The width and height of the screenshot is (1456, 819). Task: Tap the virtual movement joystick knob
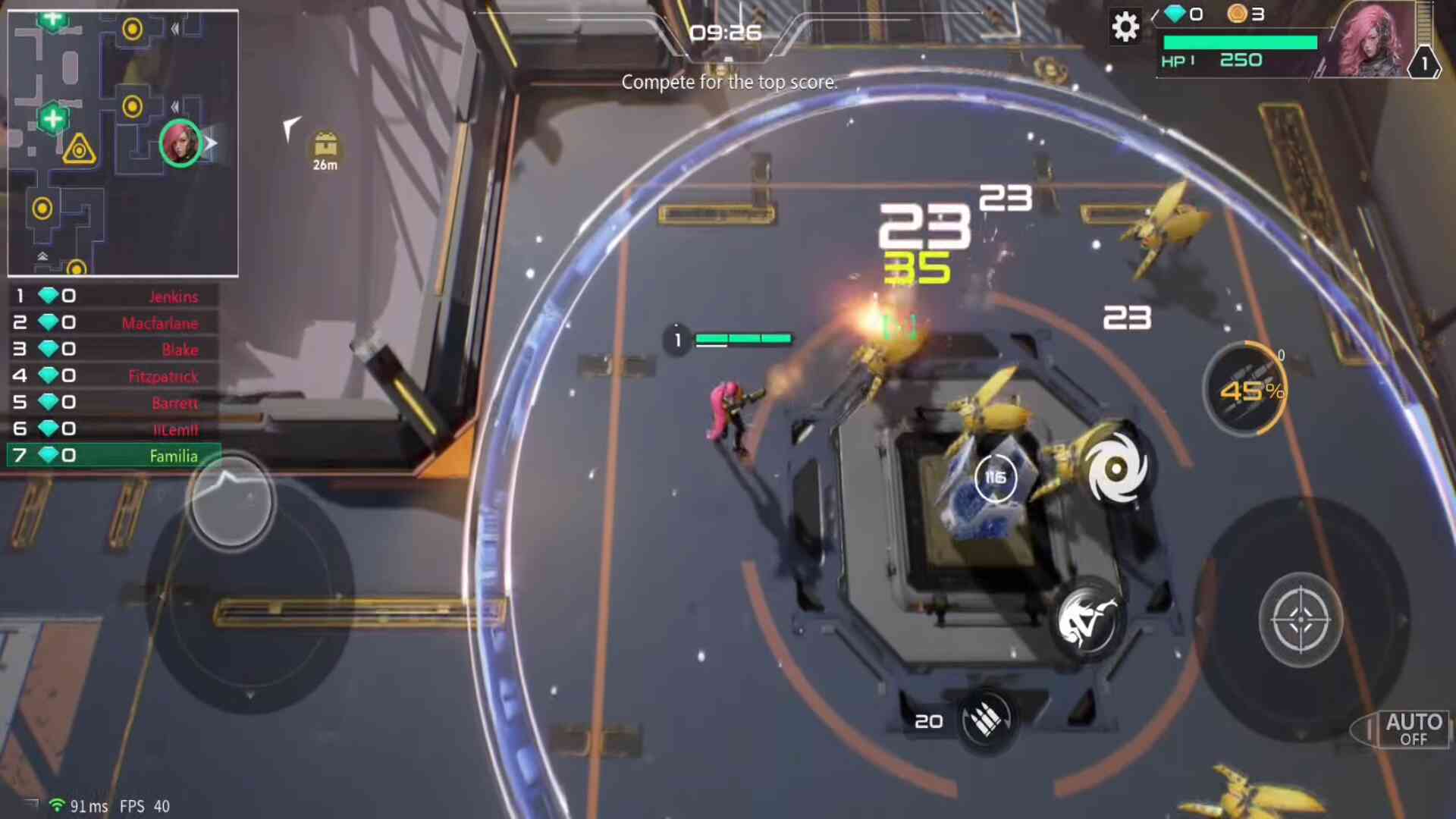click(x=231, y=500)
